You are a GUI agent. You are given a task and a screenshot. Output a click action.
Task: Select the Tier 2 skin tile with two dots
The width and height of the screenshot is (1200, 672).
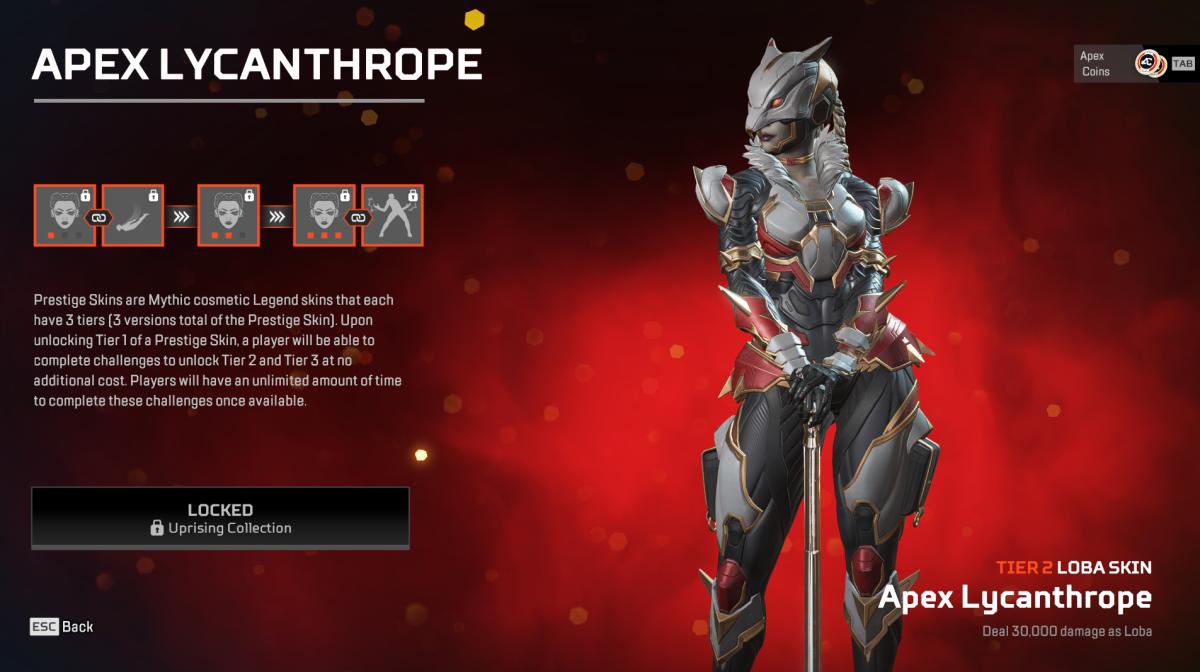[228, 215]
